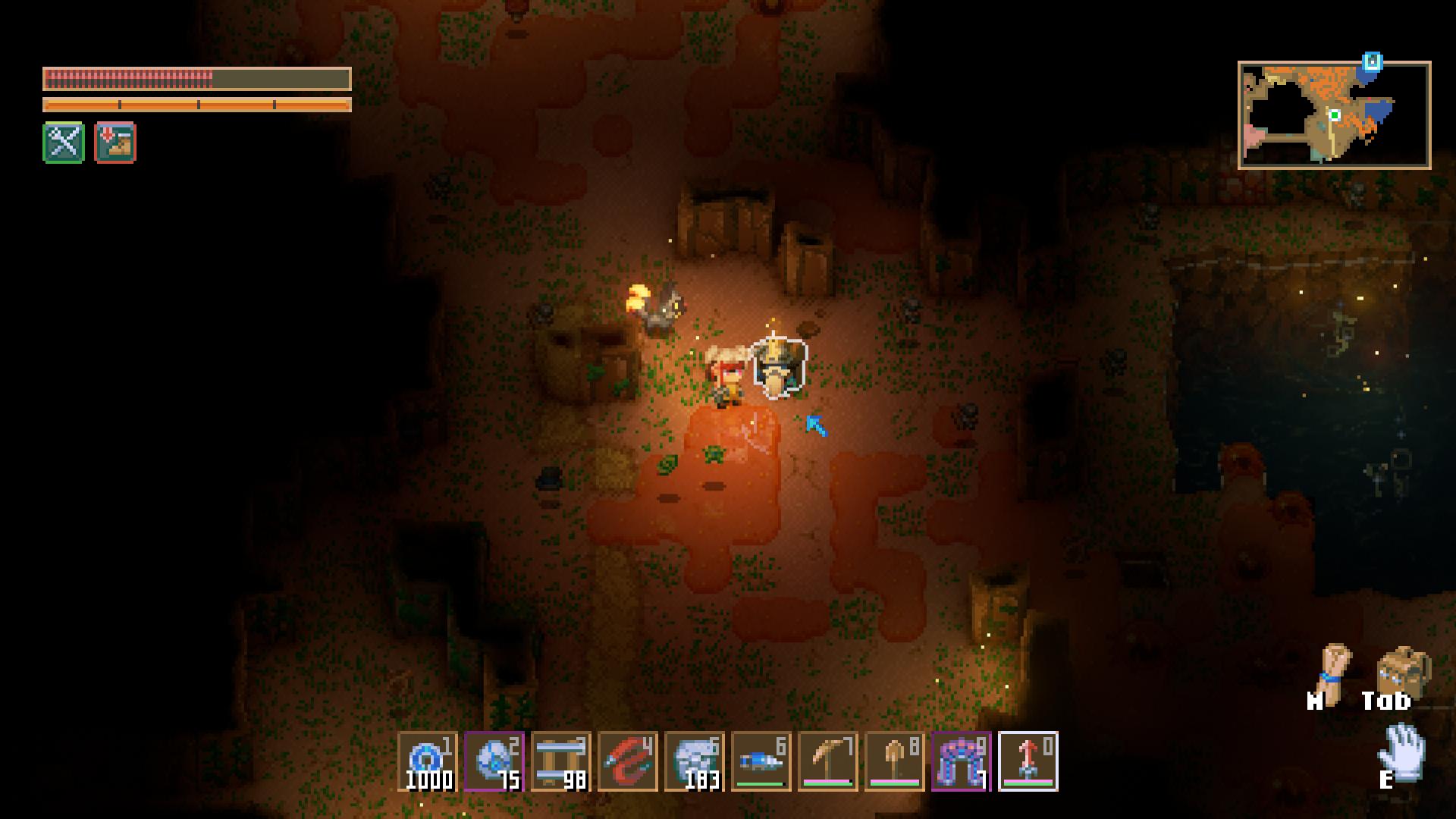Open the minimap
The height and width of the screenshot is (819, 1456).
click(1334, 115)
